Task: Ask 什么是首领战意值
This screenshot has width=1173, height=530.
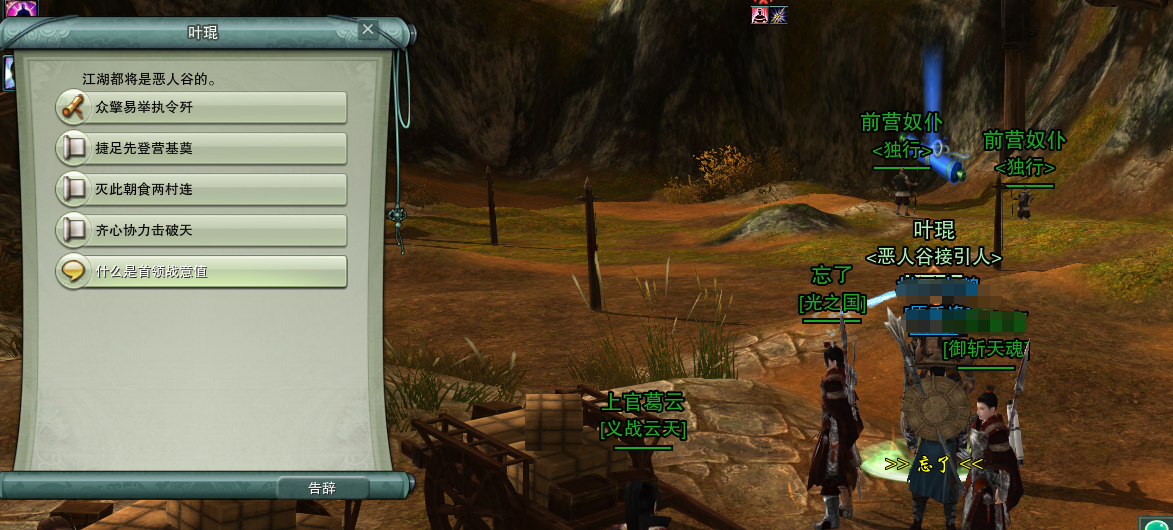Action: pyautogui.click(x=202, y=271)
